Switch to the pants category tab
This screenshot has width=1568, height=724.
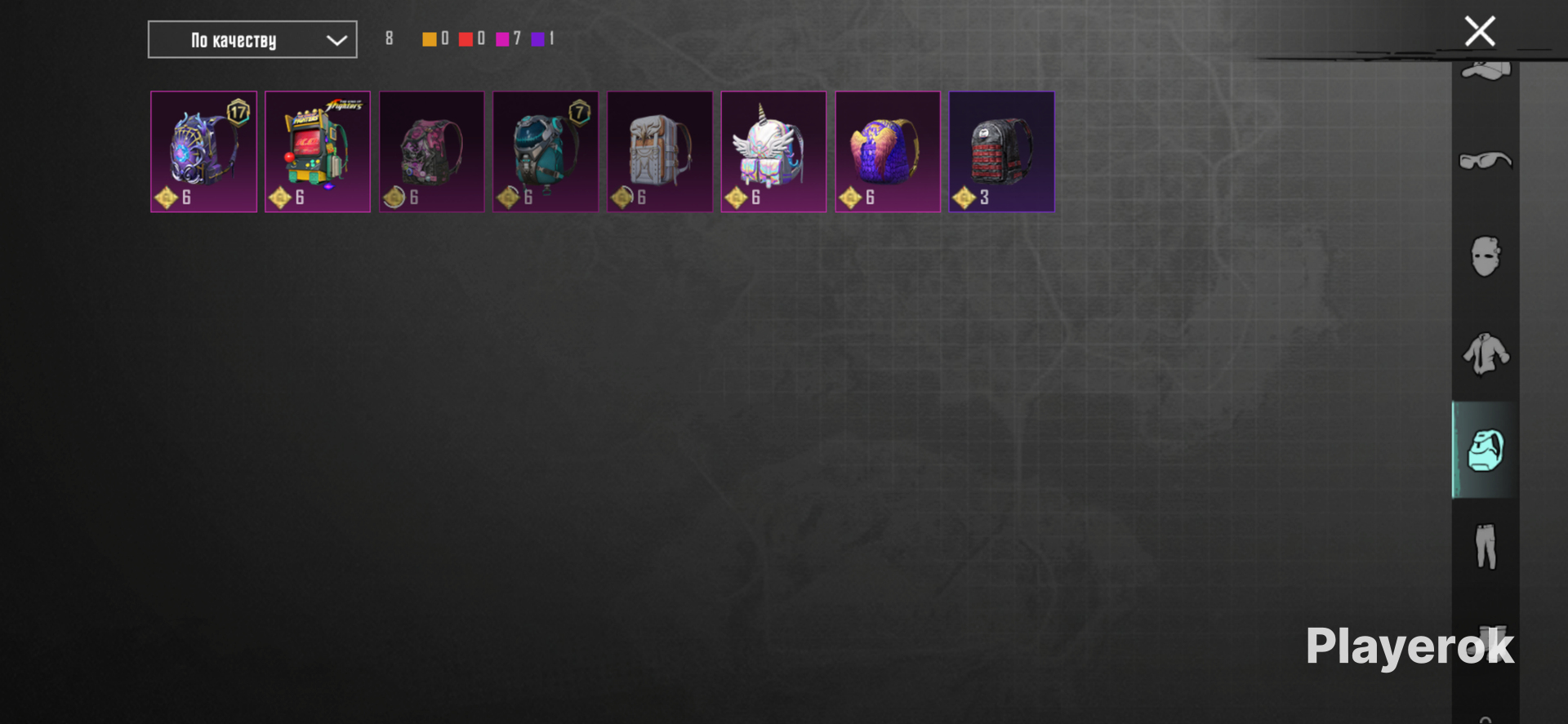click(1486, 546)
